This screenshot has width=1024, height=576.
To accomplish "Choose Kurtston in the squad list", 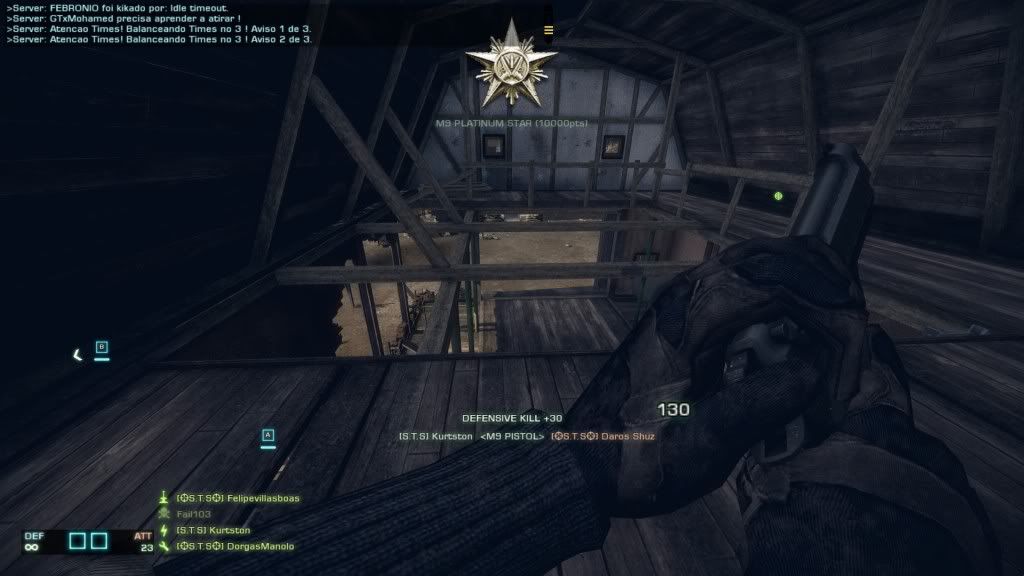I will coord(212,530).
